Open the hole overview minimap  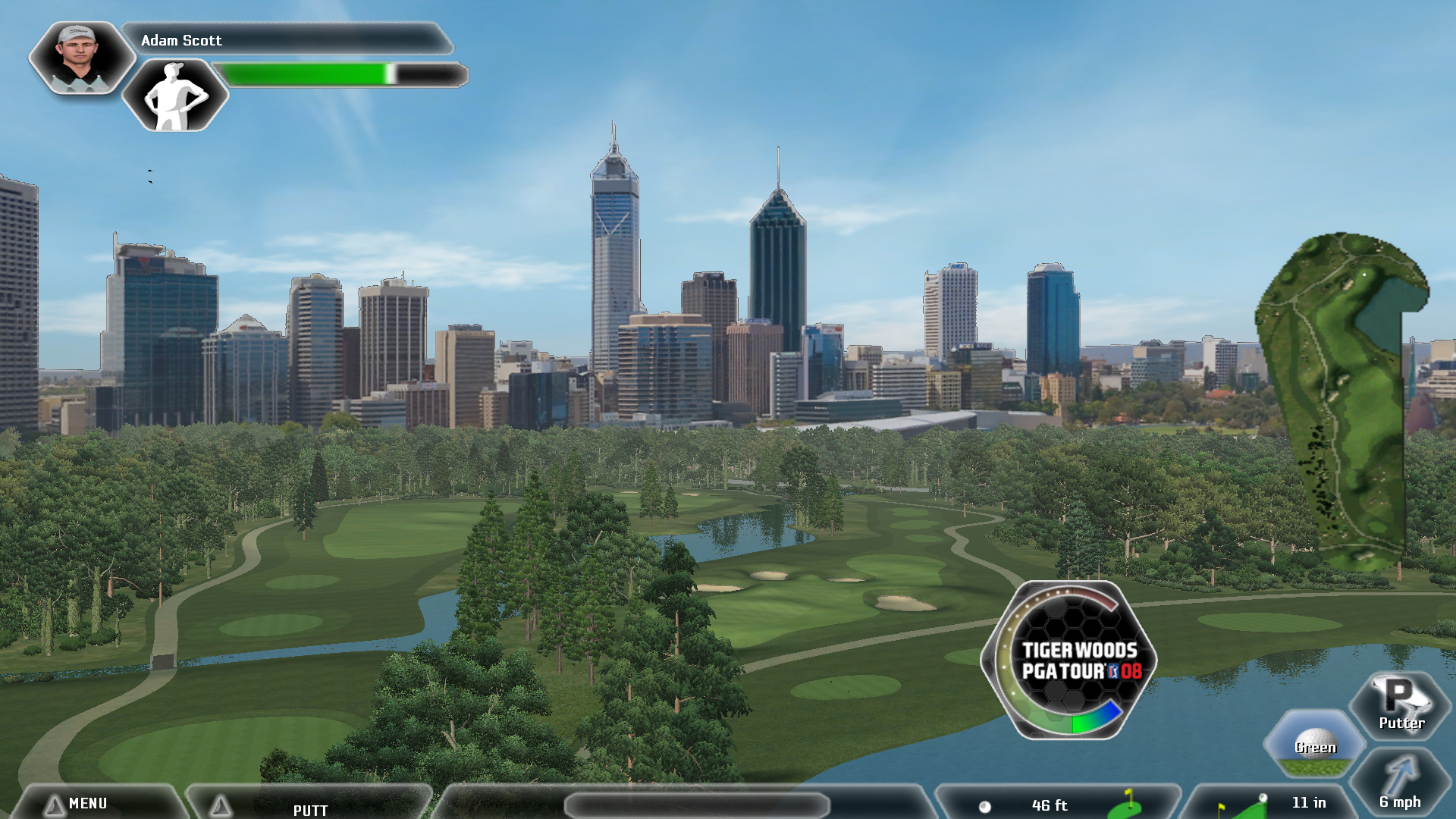tap(1342, 402)
